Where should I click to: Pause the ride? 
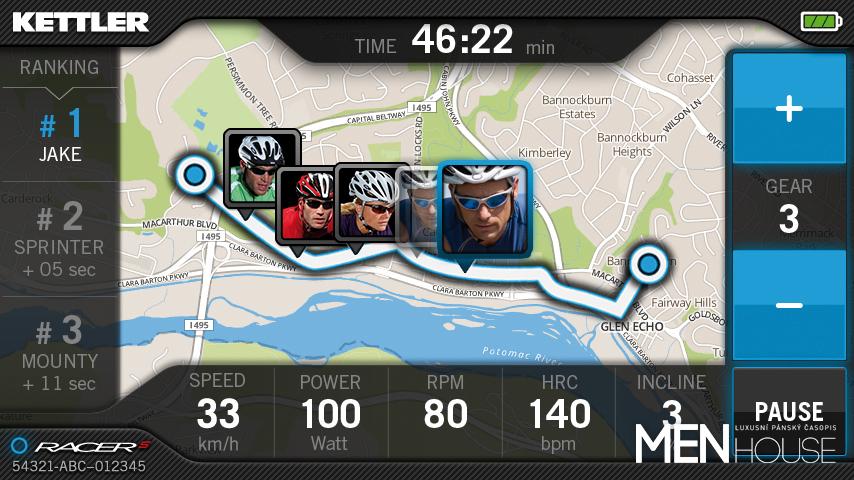[x=789, y=411]
